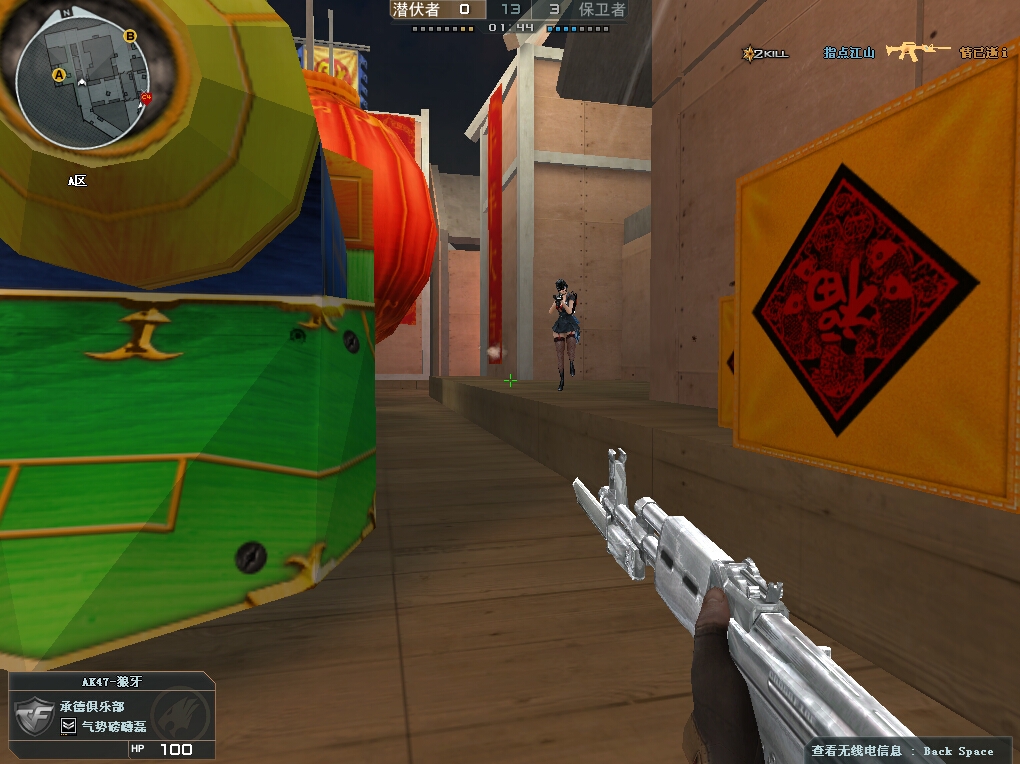Click the CF shield logo in the player panel
Viewport: 1020px width, 764px height.
pos(33,716)
